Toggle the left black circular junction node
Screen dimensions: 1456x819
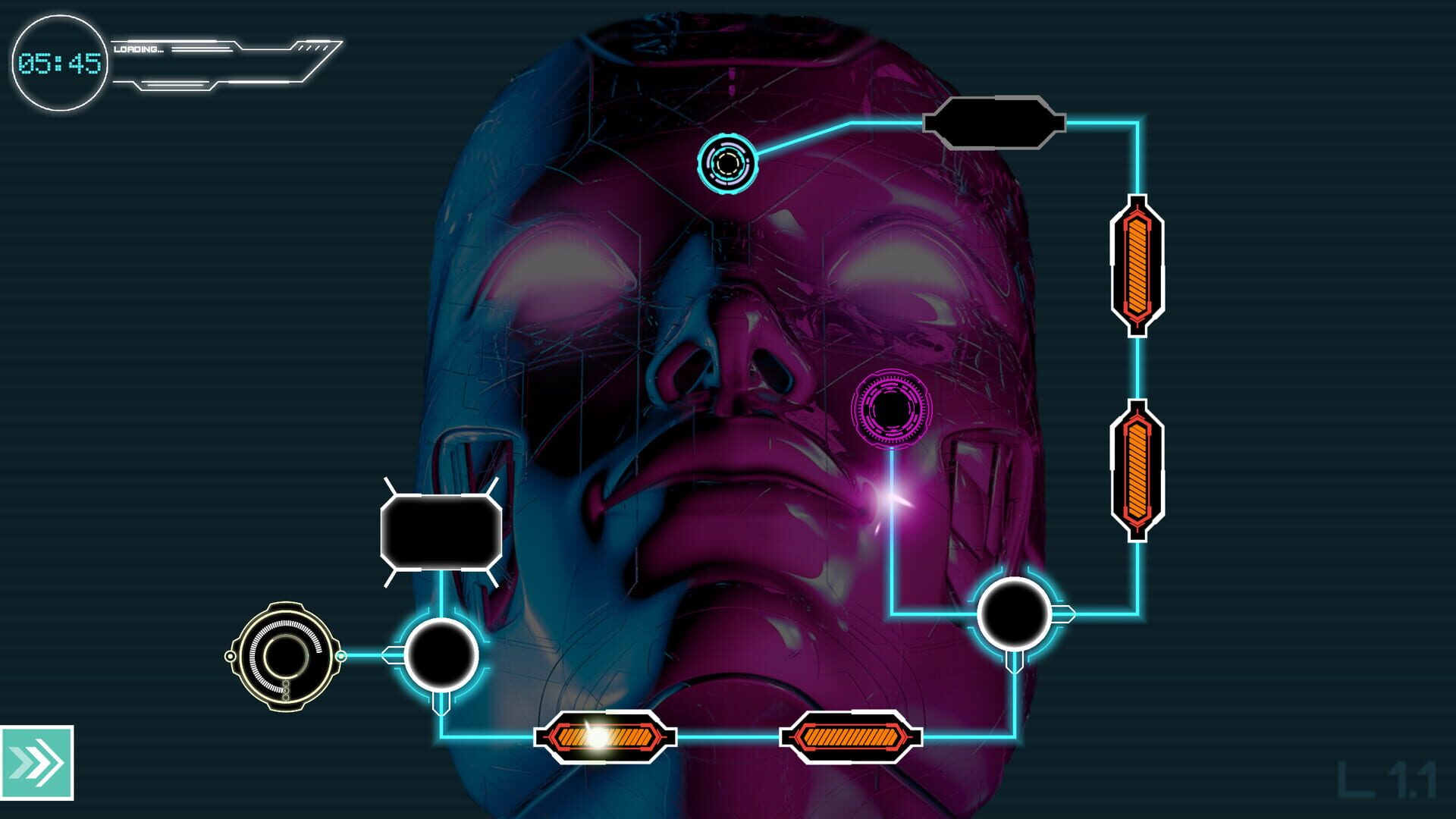tap(441, 654)
